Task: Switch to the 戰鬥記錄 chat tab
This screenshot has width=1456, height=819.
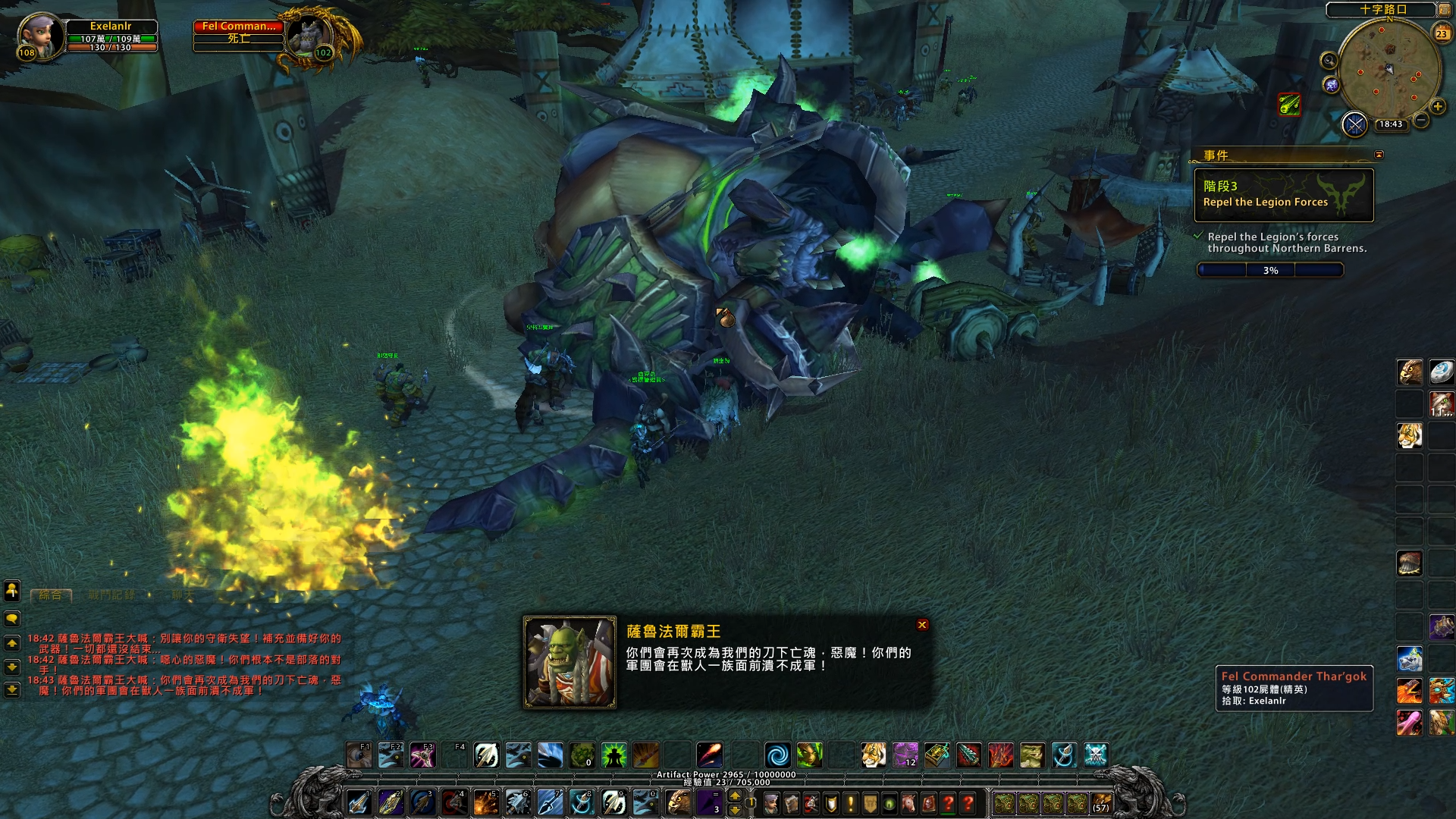Action: coord(111,595)
